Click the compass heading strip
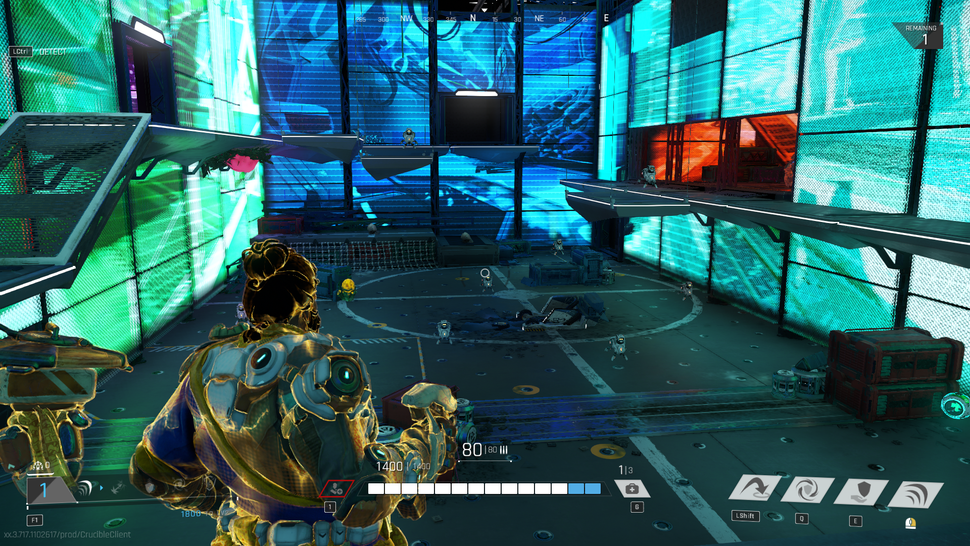This screenshot has width=970, height=546. (485, 17)
